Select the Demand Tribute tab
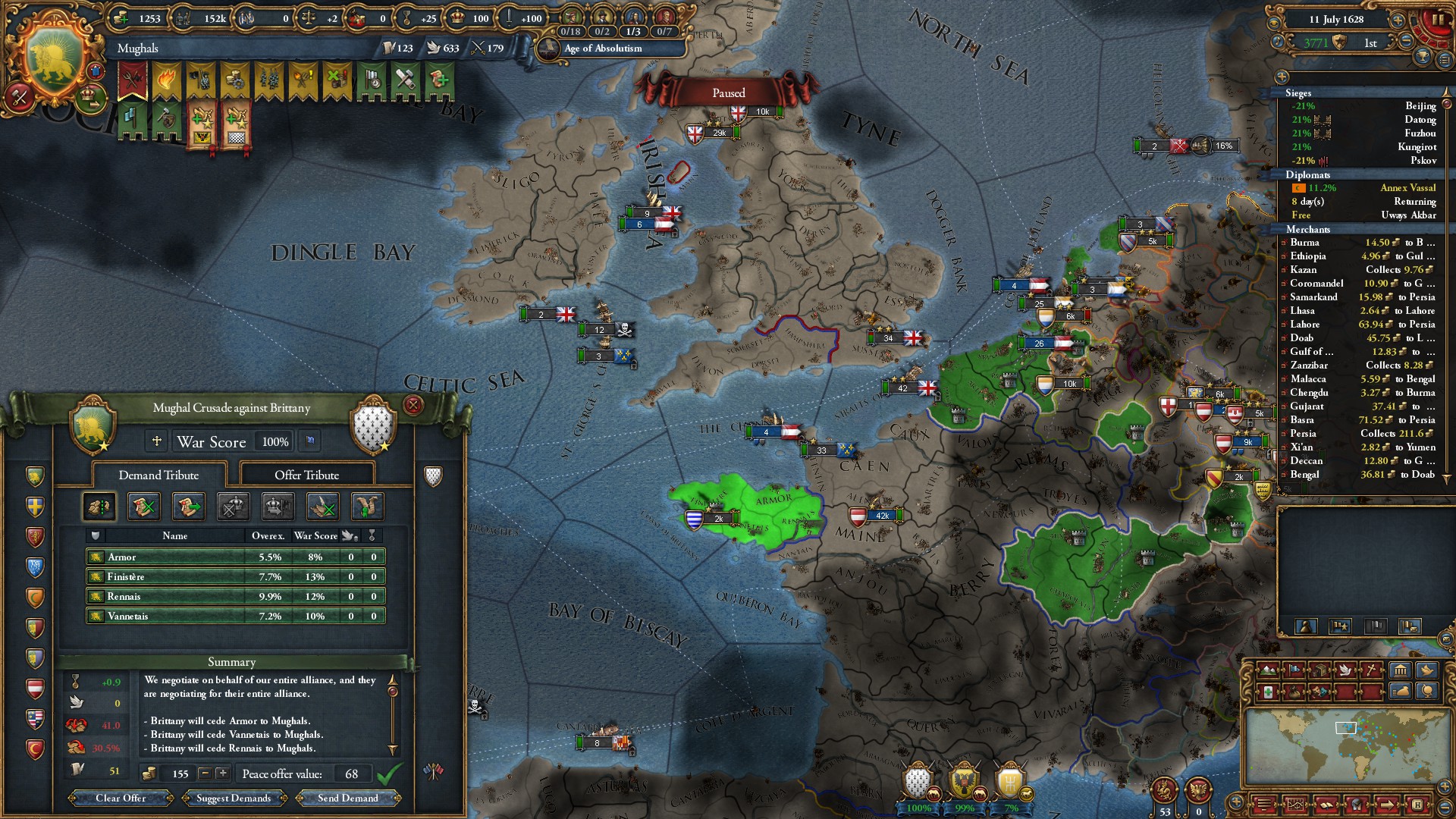This screenshot has width=1456, height=819. pyautogui.click(x=158, y=475)
